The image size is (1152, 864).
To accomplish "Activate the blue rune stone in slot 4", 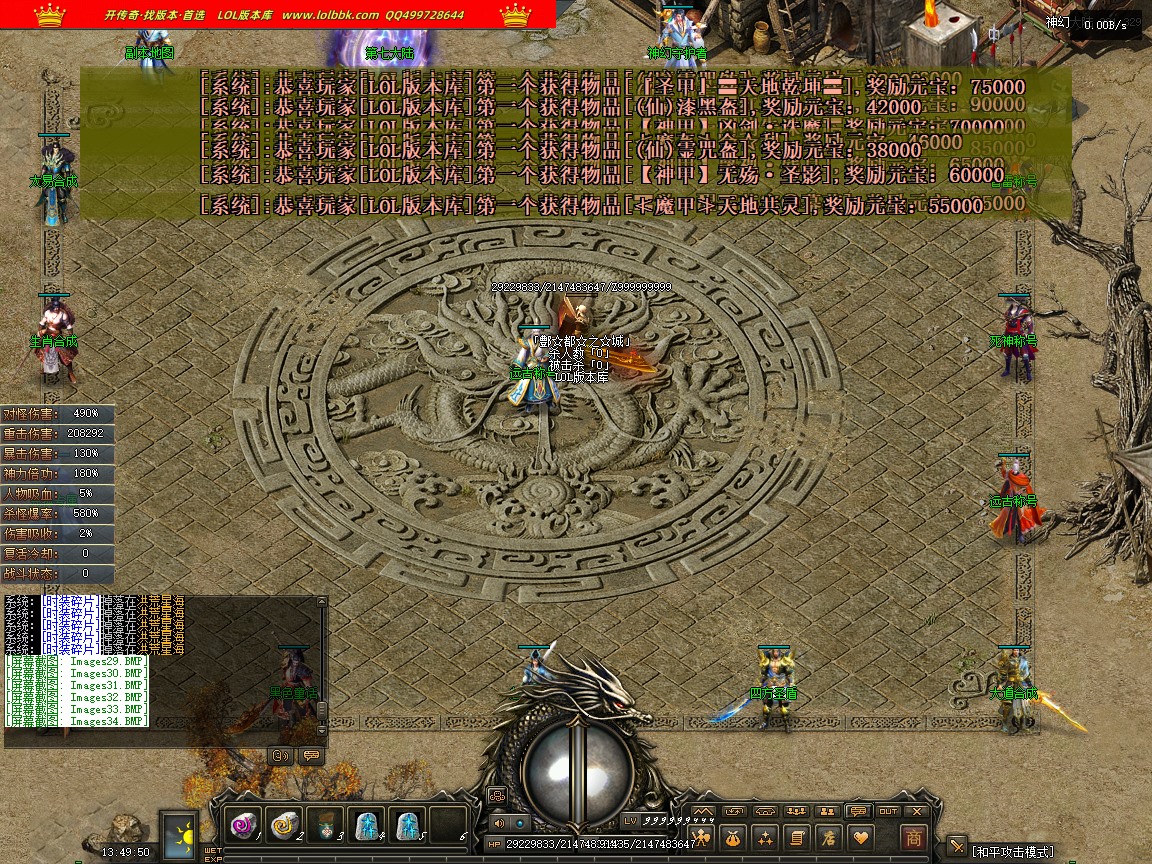I will (366, 825).
